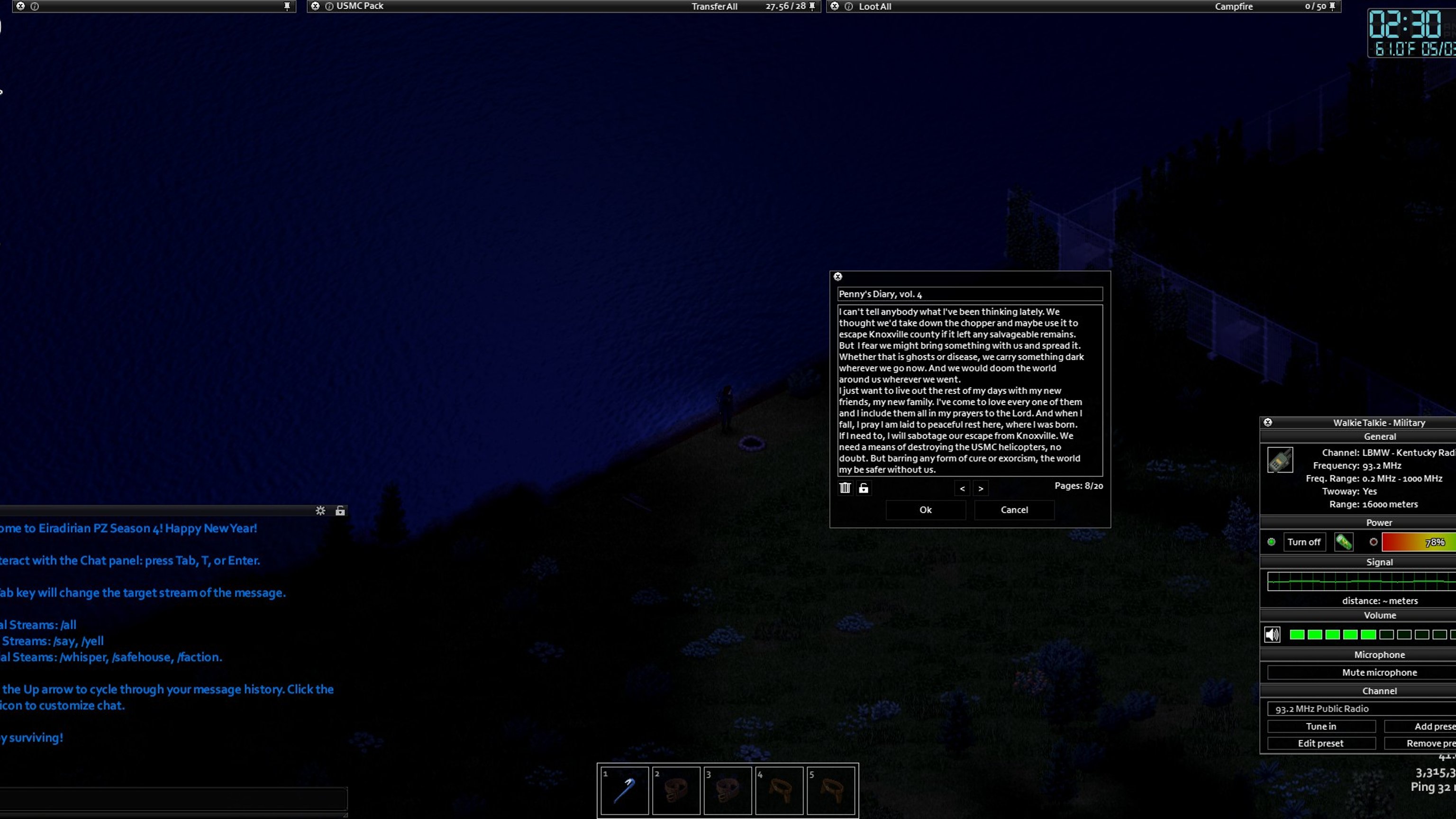
Task: Mute the walkie talkie microphone
Action: coord(1379,673)
